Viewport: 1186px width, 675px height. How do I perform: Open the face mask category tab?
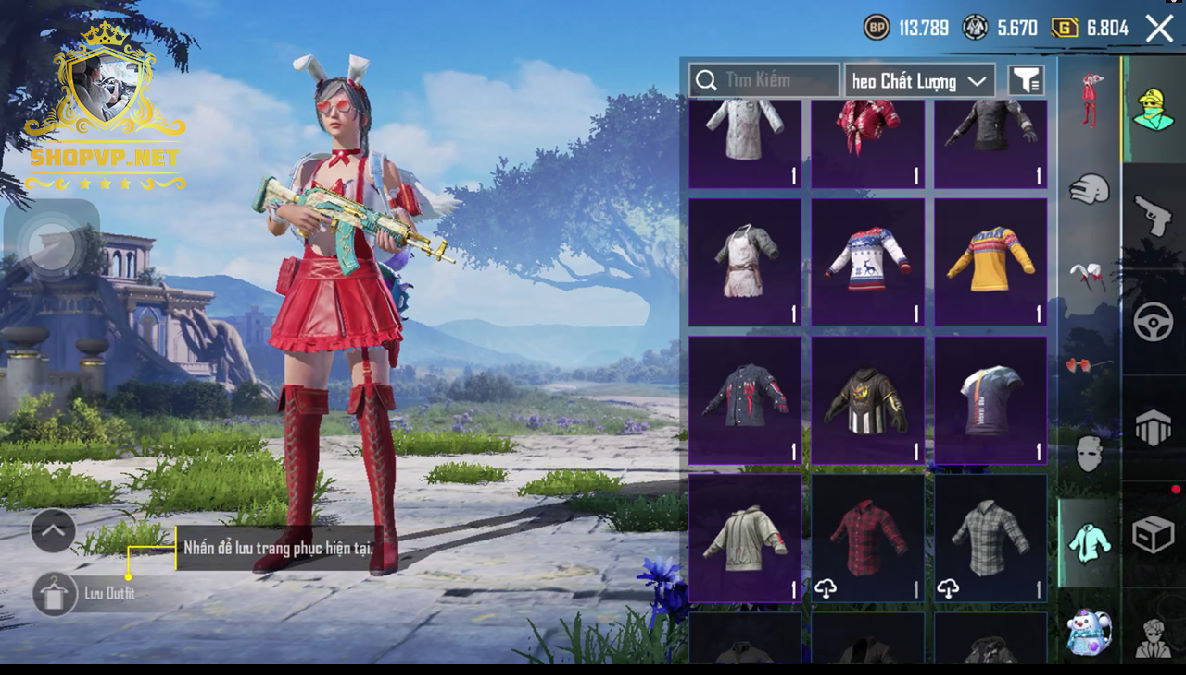coord(1089,453)
